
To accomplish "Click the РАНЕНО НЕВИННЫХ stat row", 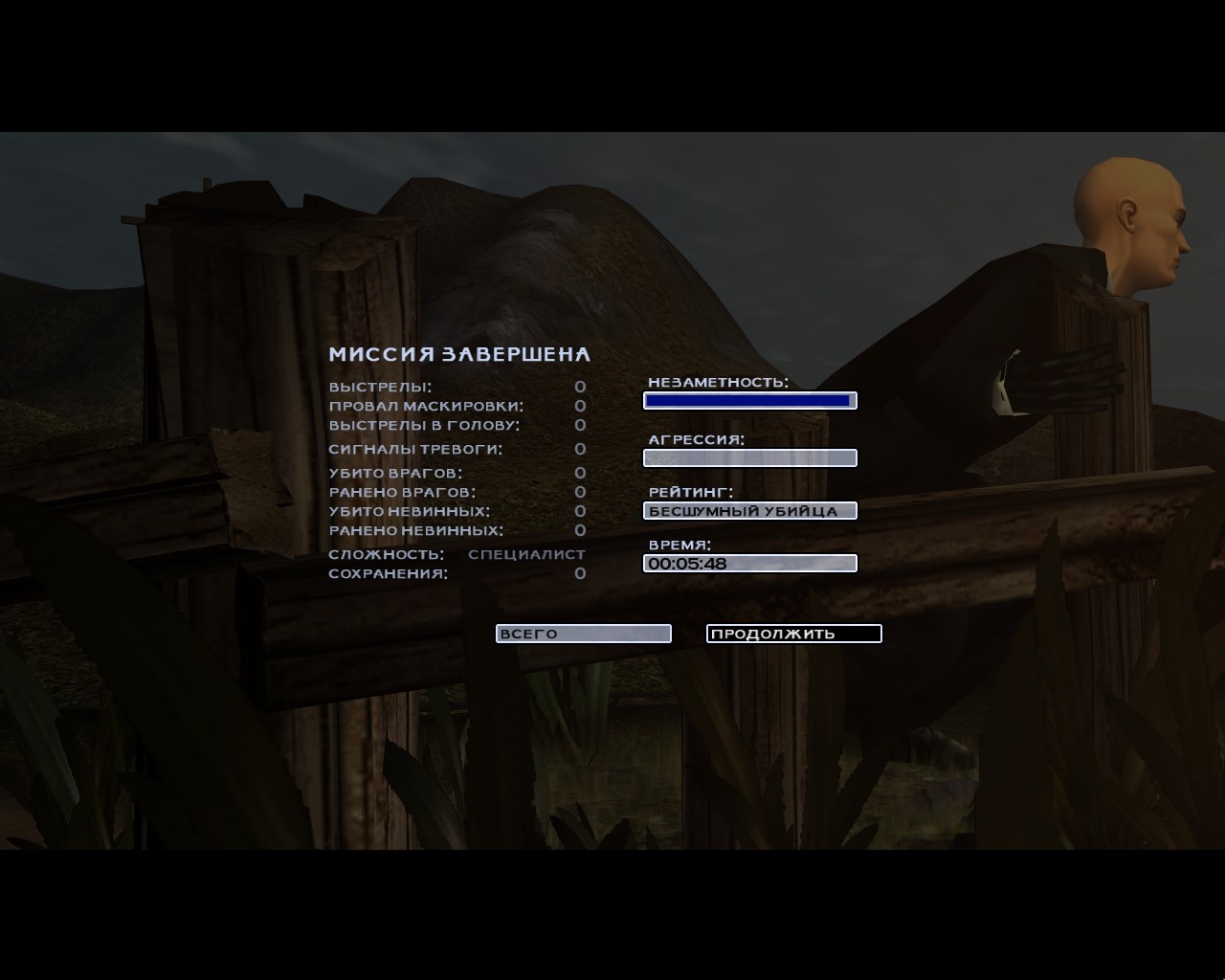I will coord(414,529).
